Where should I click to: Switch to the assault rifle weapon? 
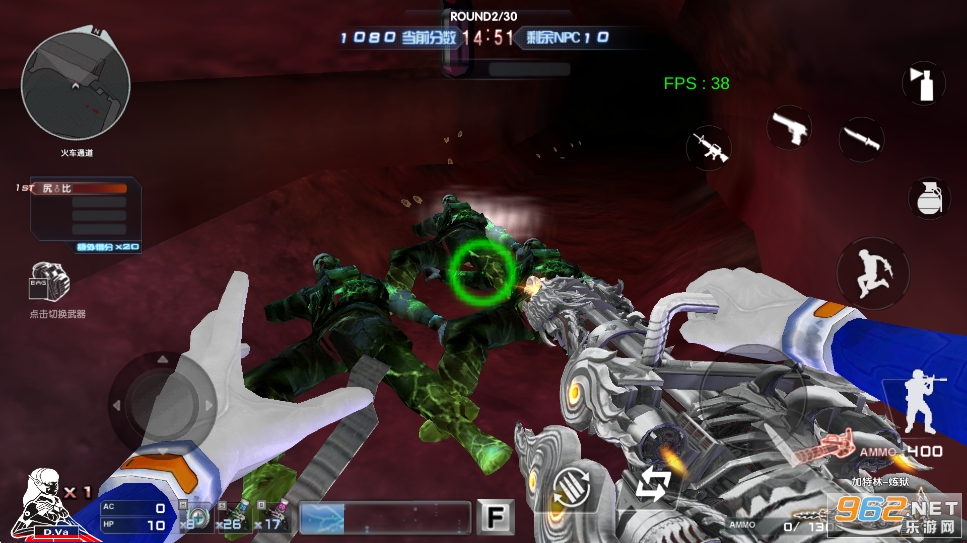click(x=709, y=147)
